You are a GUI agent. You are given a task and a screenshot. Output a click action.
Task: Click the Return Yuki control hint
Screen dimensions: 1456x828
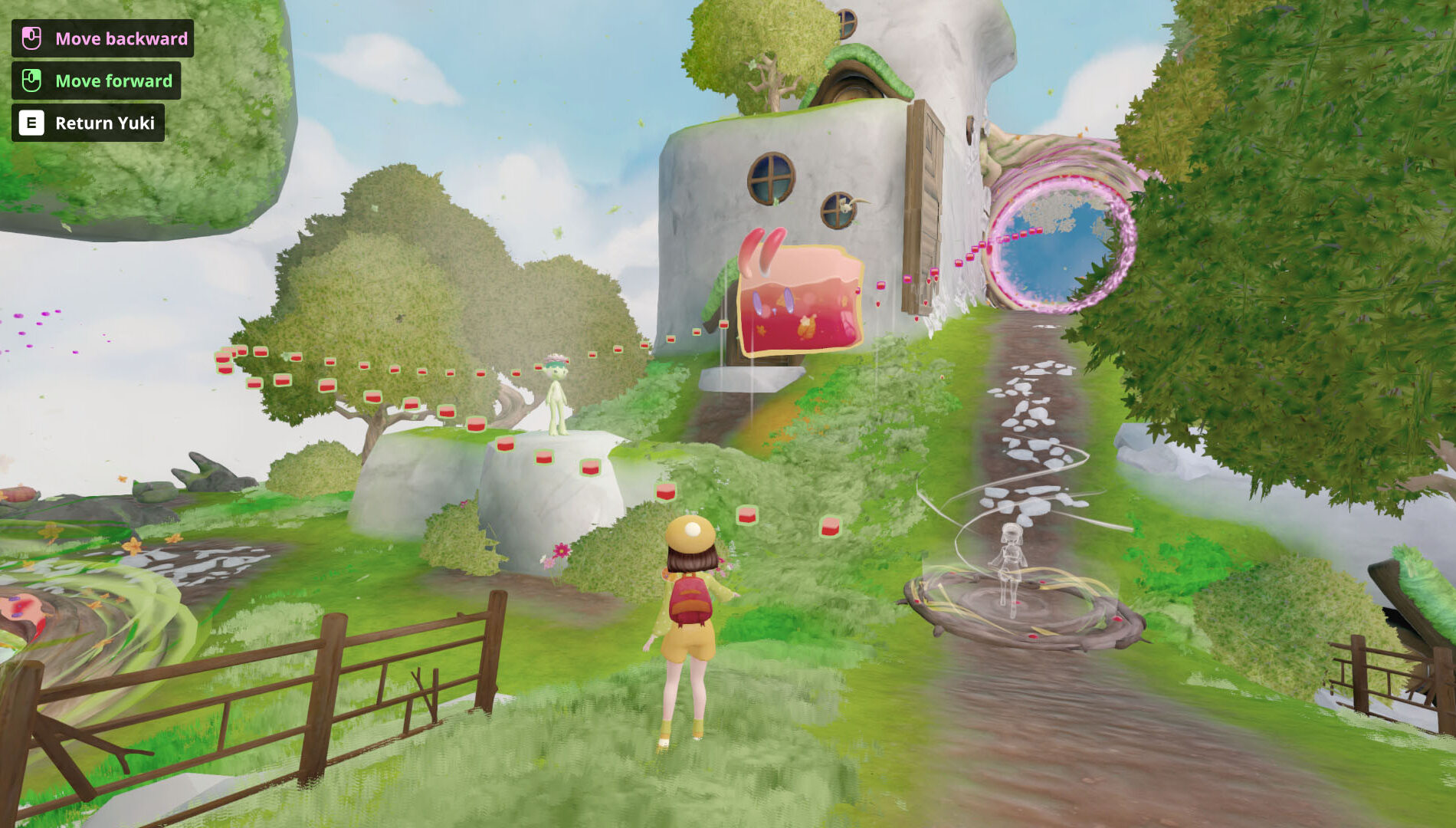[105, 121]
